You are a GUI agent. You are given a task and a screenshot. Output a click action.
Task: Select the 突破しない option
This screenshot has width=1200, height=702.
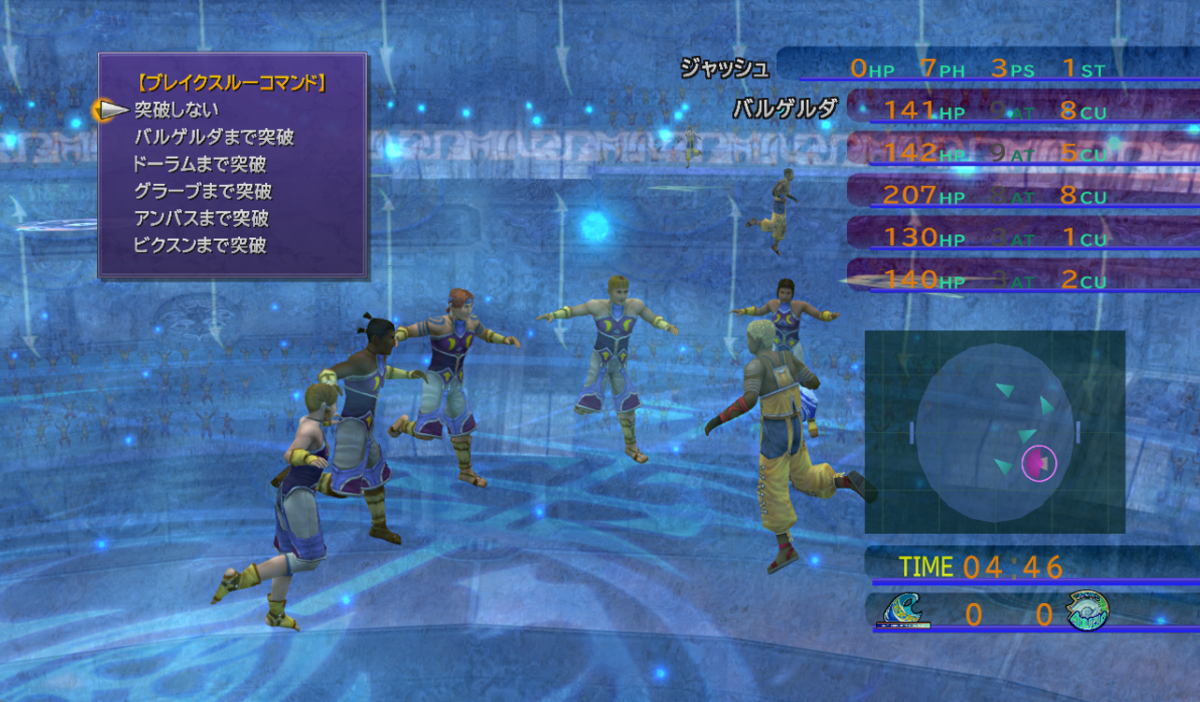pyautogui.click(x=176, y=110)
